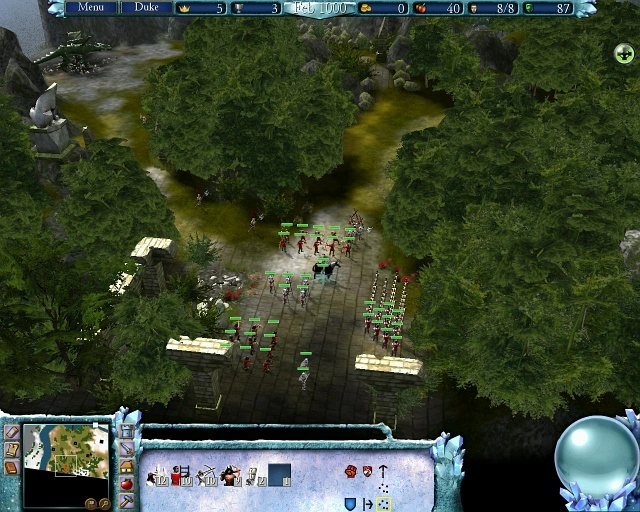Set aggressive stance with red fist icon
This screenshot has width=640, height=512.
click(350, 471)
